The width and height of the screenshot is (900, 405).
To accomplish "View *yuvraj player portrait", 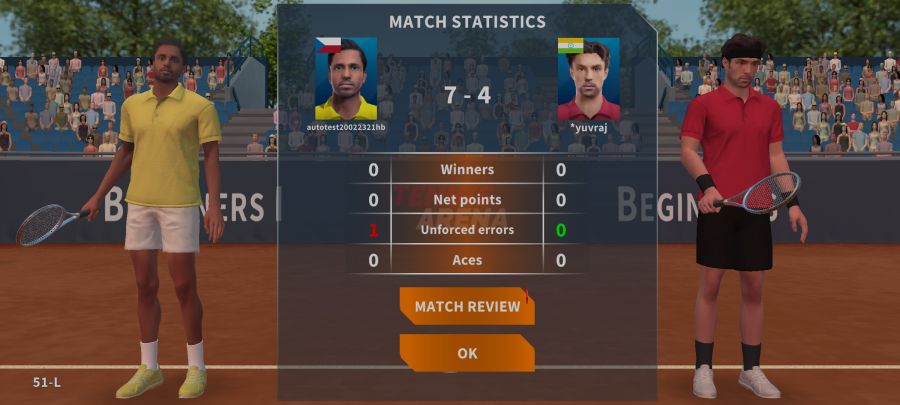I will 588,79.
